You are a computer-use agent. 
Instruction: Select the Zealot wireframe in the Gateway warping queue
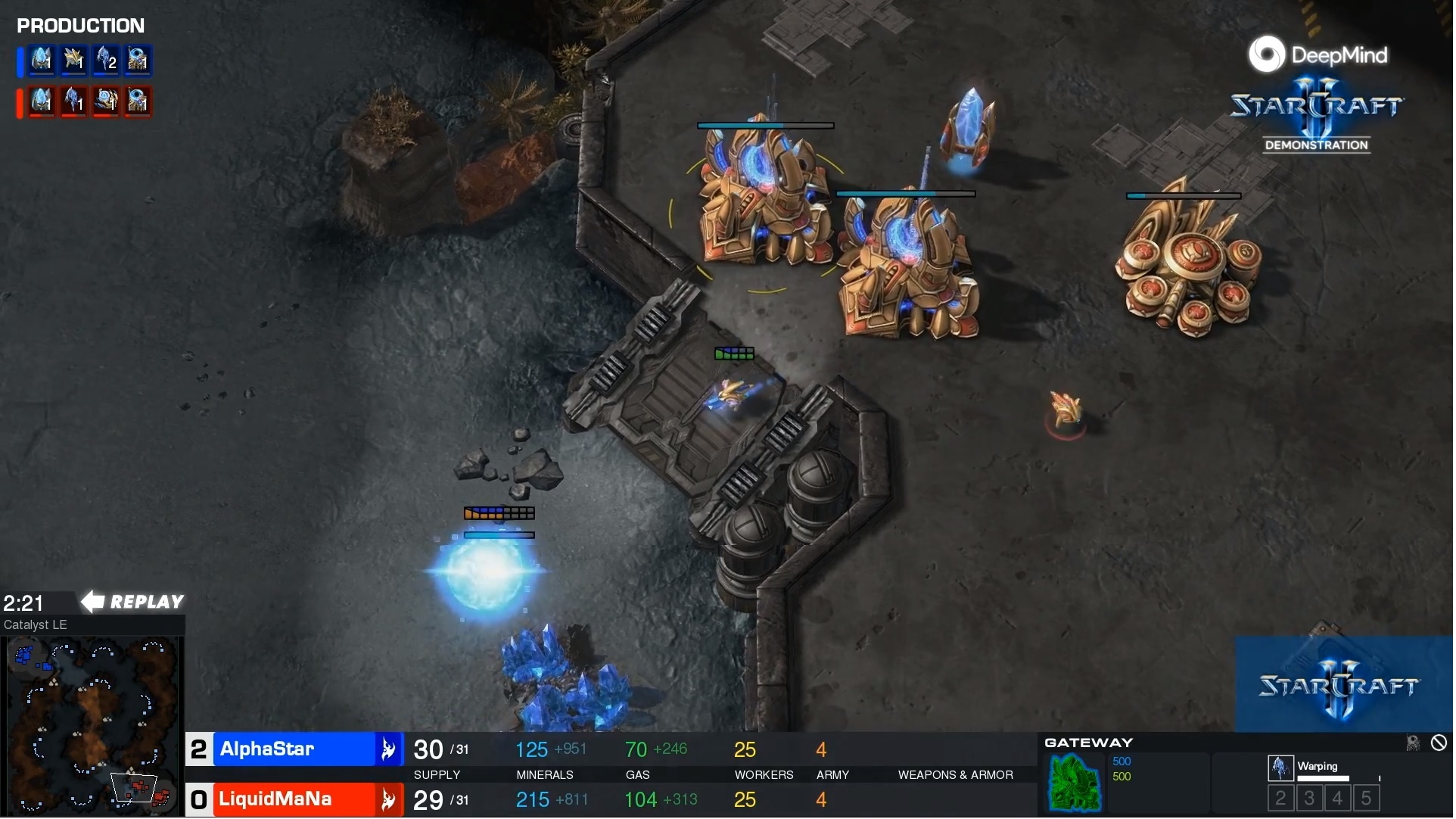(1282, 767)
